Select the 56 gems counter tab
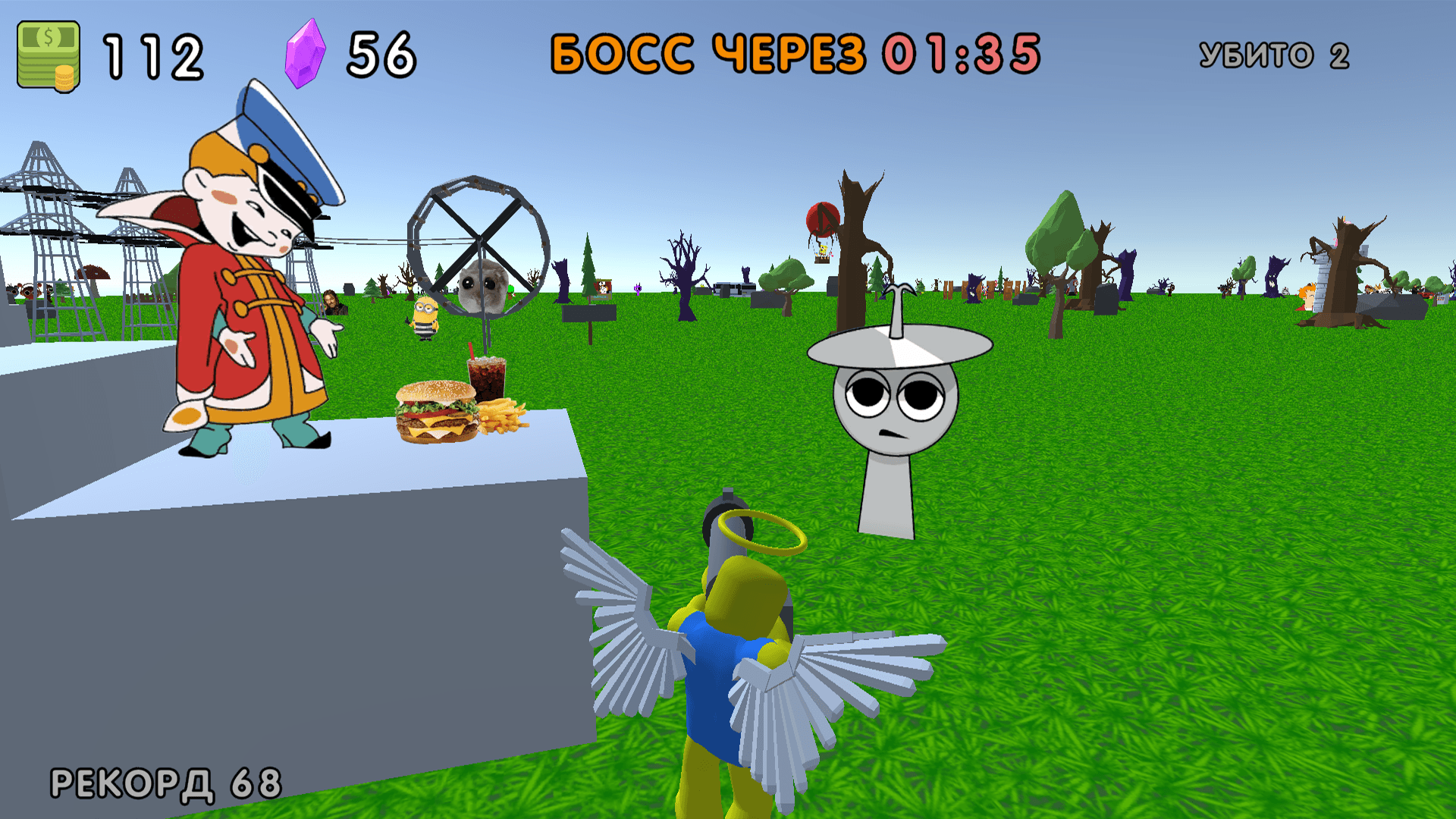1456x819 pixels. 383,51
